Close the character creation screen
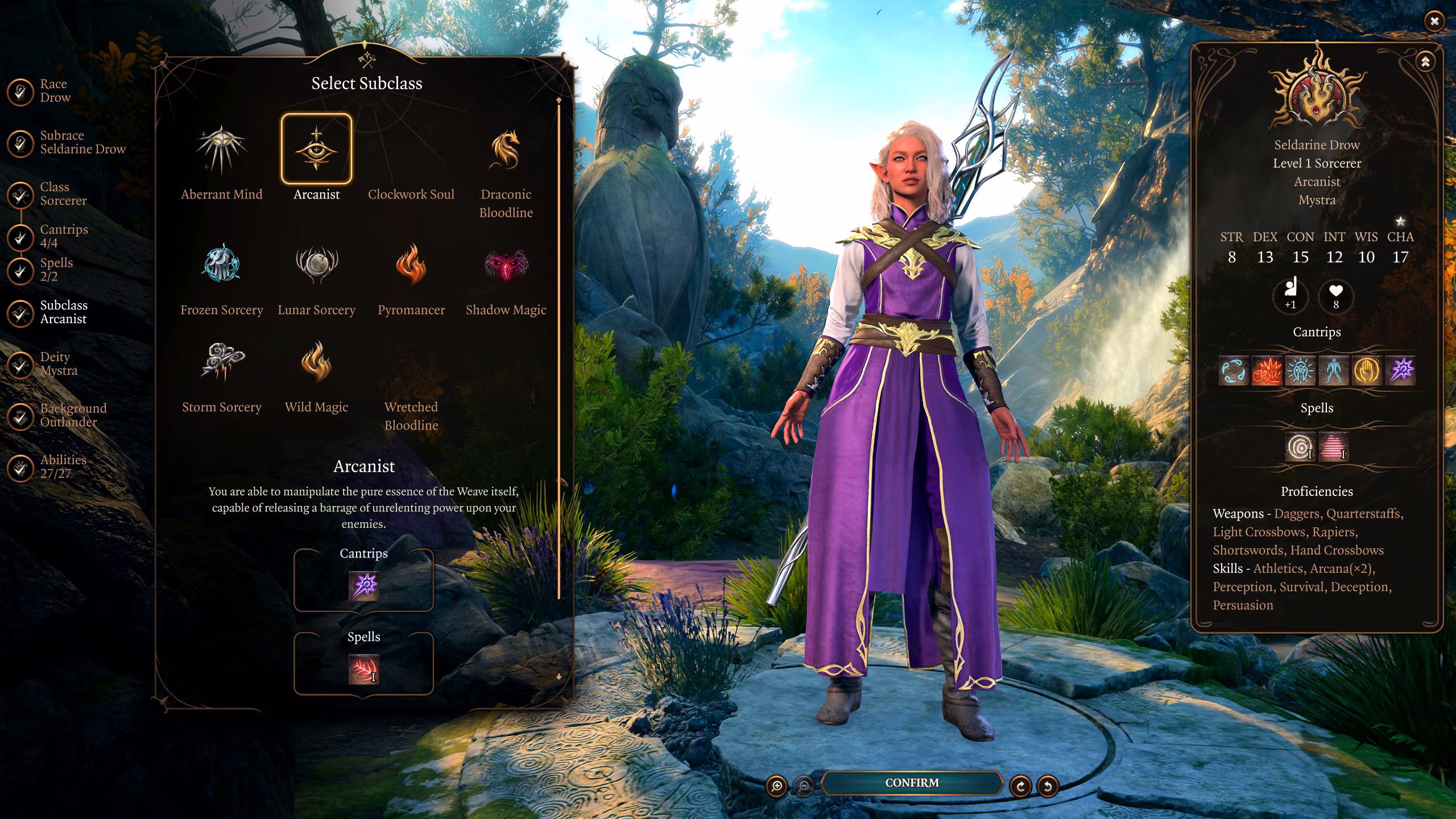The width and height of the screenshot is (1456, 819). point(1434,21)
